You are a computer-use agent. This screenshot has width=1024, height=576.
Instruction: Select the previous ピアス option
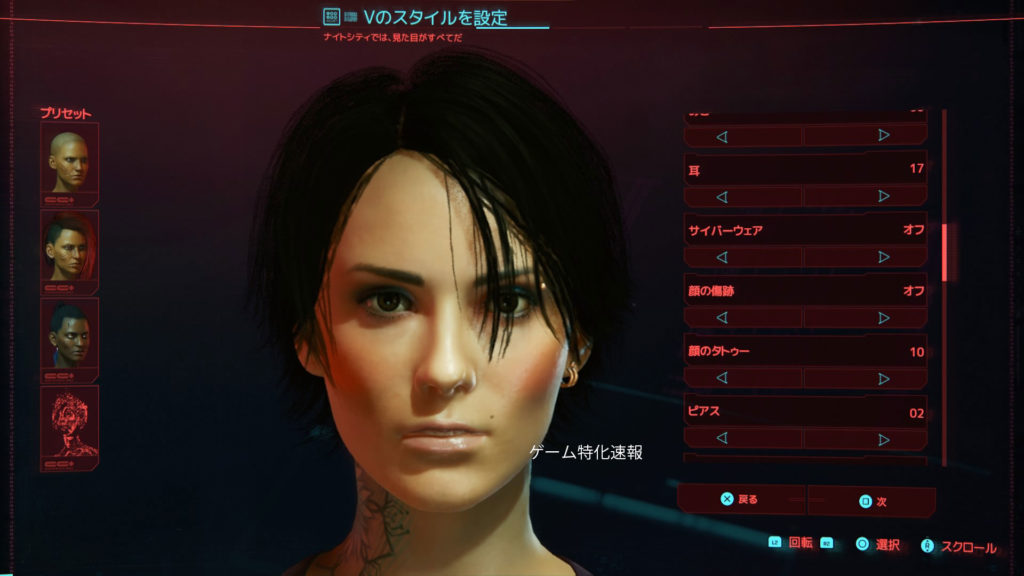(x=721, y=439)
